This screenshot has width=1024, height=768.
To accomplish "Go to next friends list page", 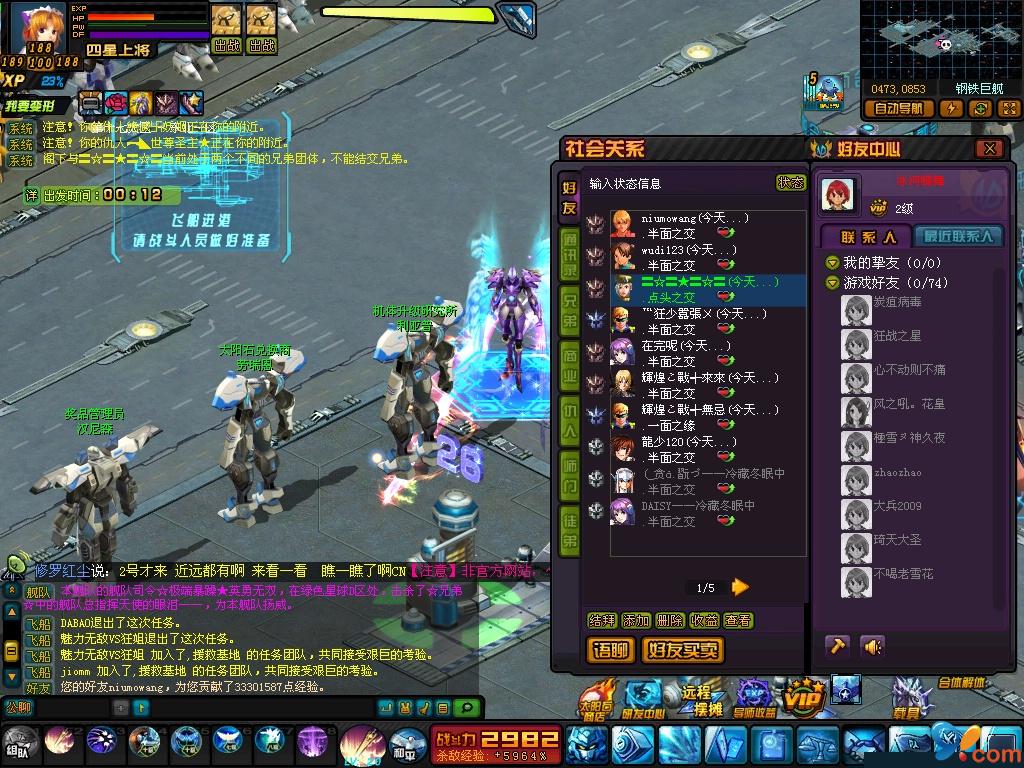I will pyautogui.click(x=741, y=587).
